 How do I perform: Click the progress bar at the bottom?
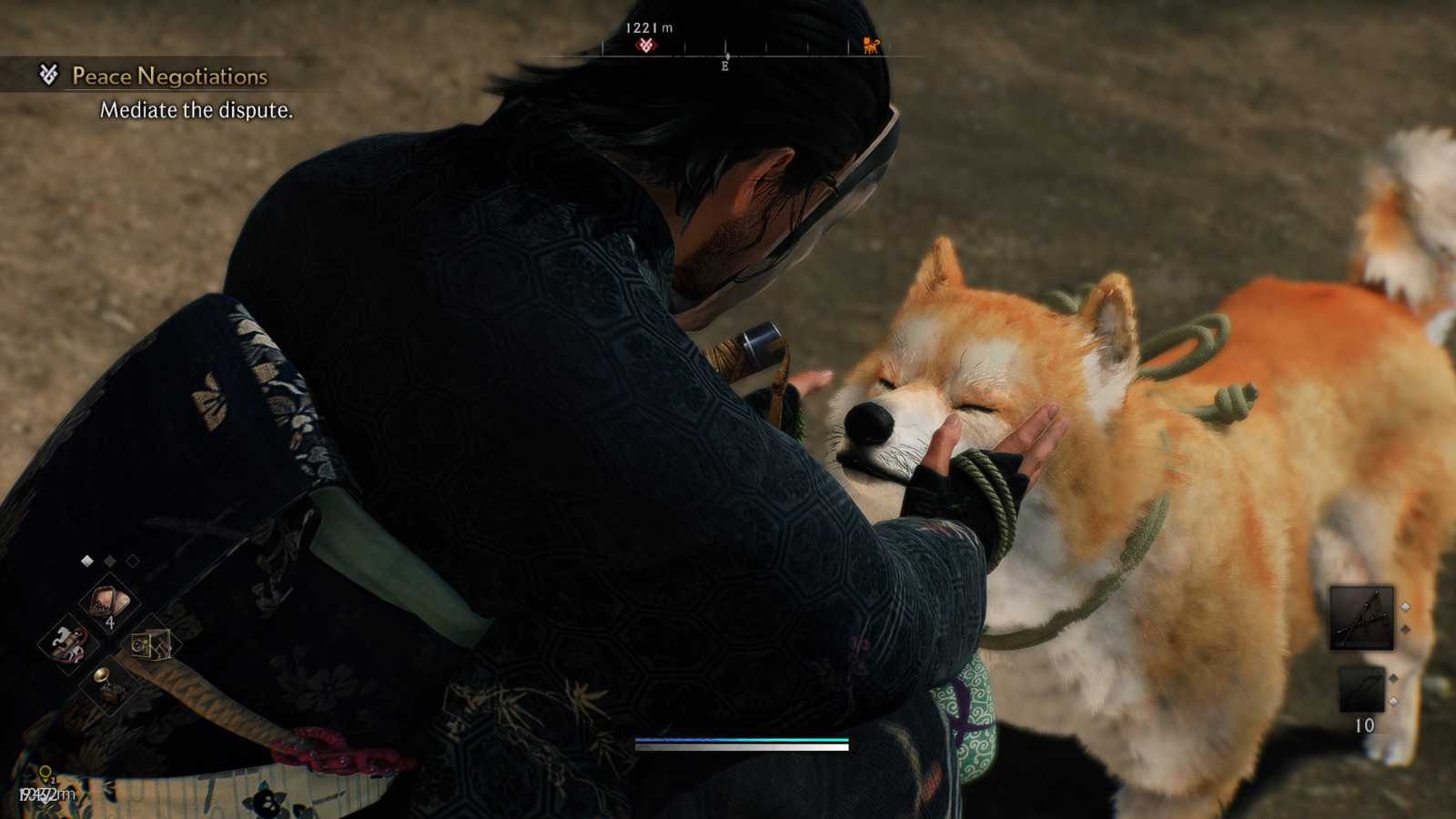click(x=742, y=744)
